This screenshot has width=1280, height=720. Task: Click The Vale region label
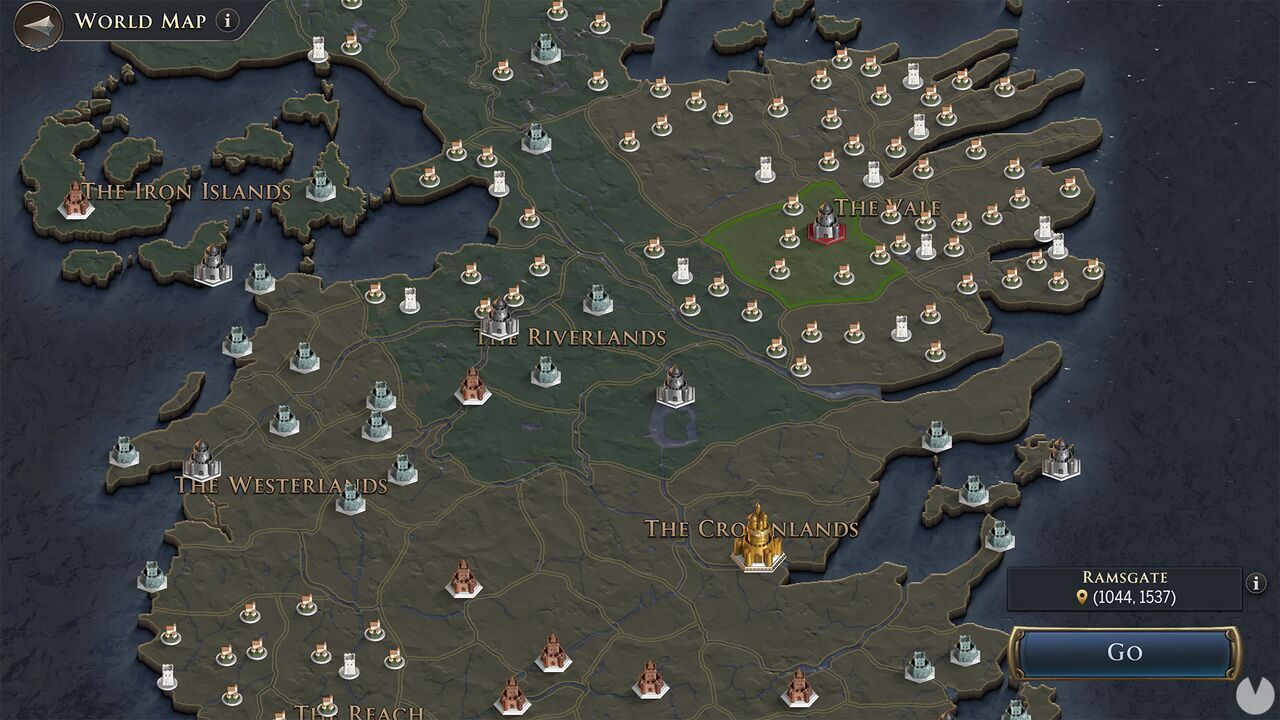click(x=888, y=209)
